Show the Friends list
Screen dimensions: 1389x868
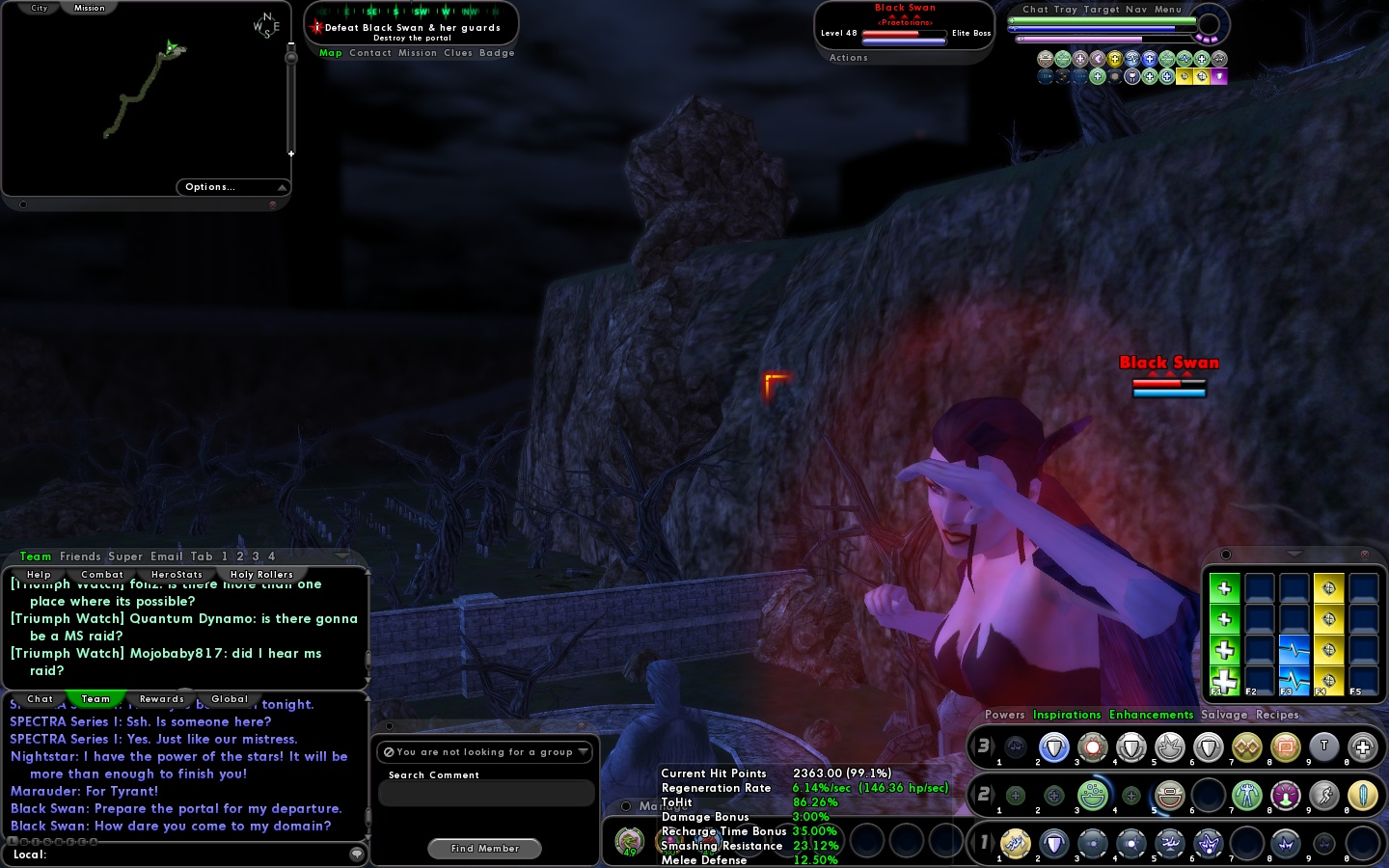[80, 556]
